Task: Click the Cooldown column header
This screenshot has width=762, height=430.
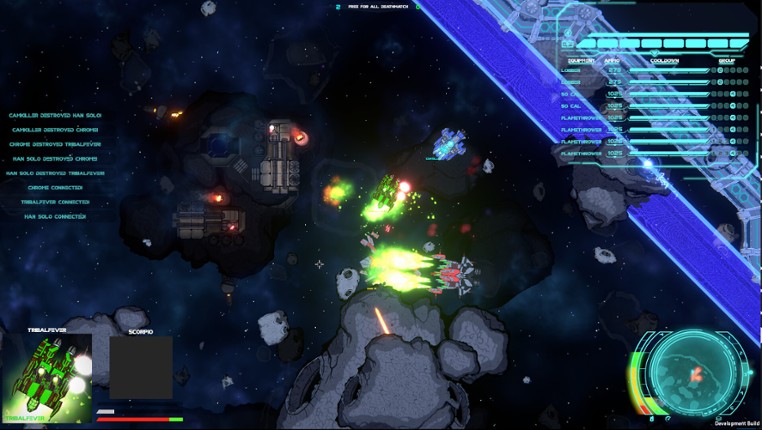Action: (665, 61)
